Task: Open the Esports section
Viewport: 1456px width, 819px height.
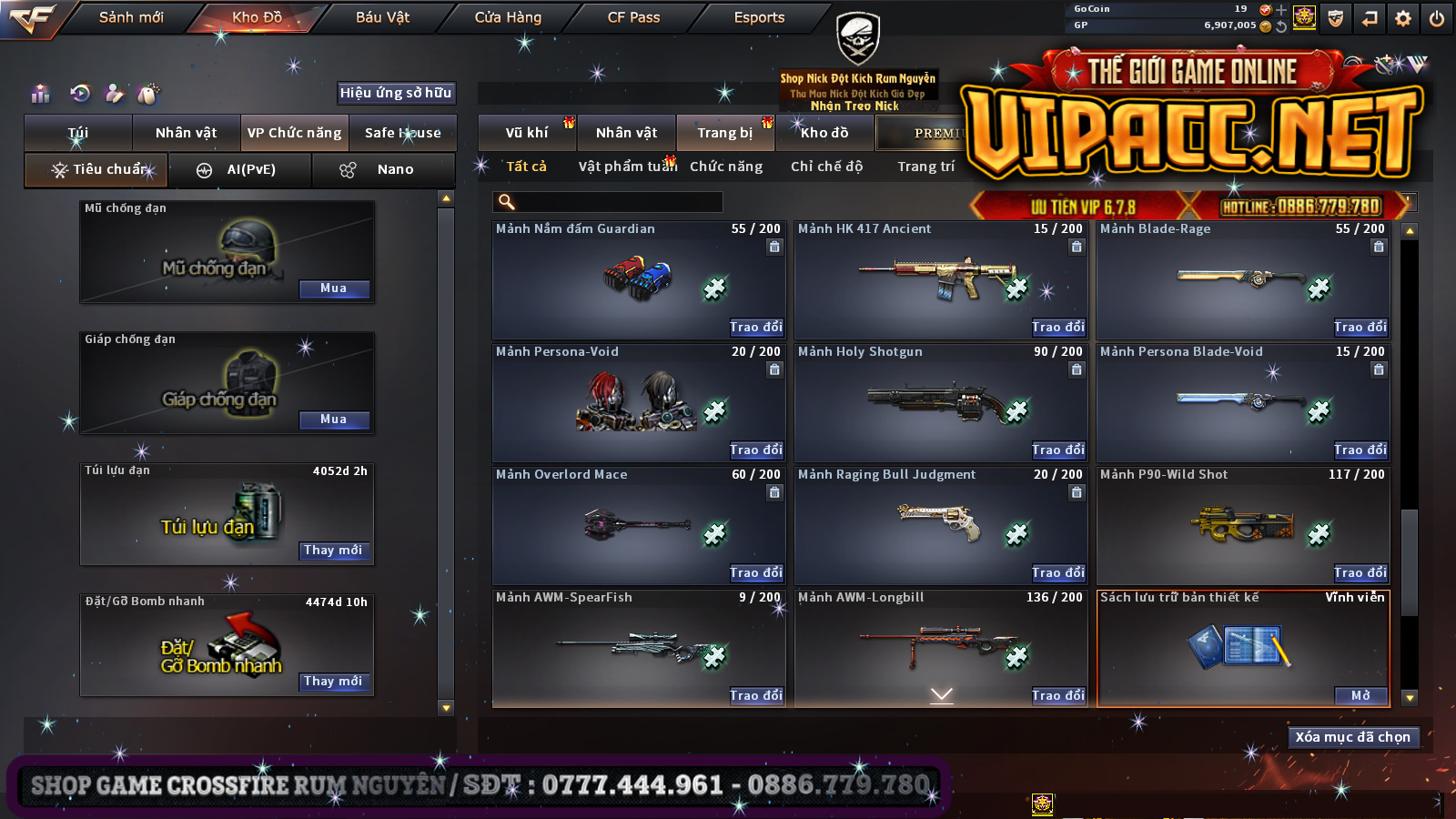Action: pyautogui.click(x=759, y=17)
